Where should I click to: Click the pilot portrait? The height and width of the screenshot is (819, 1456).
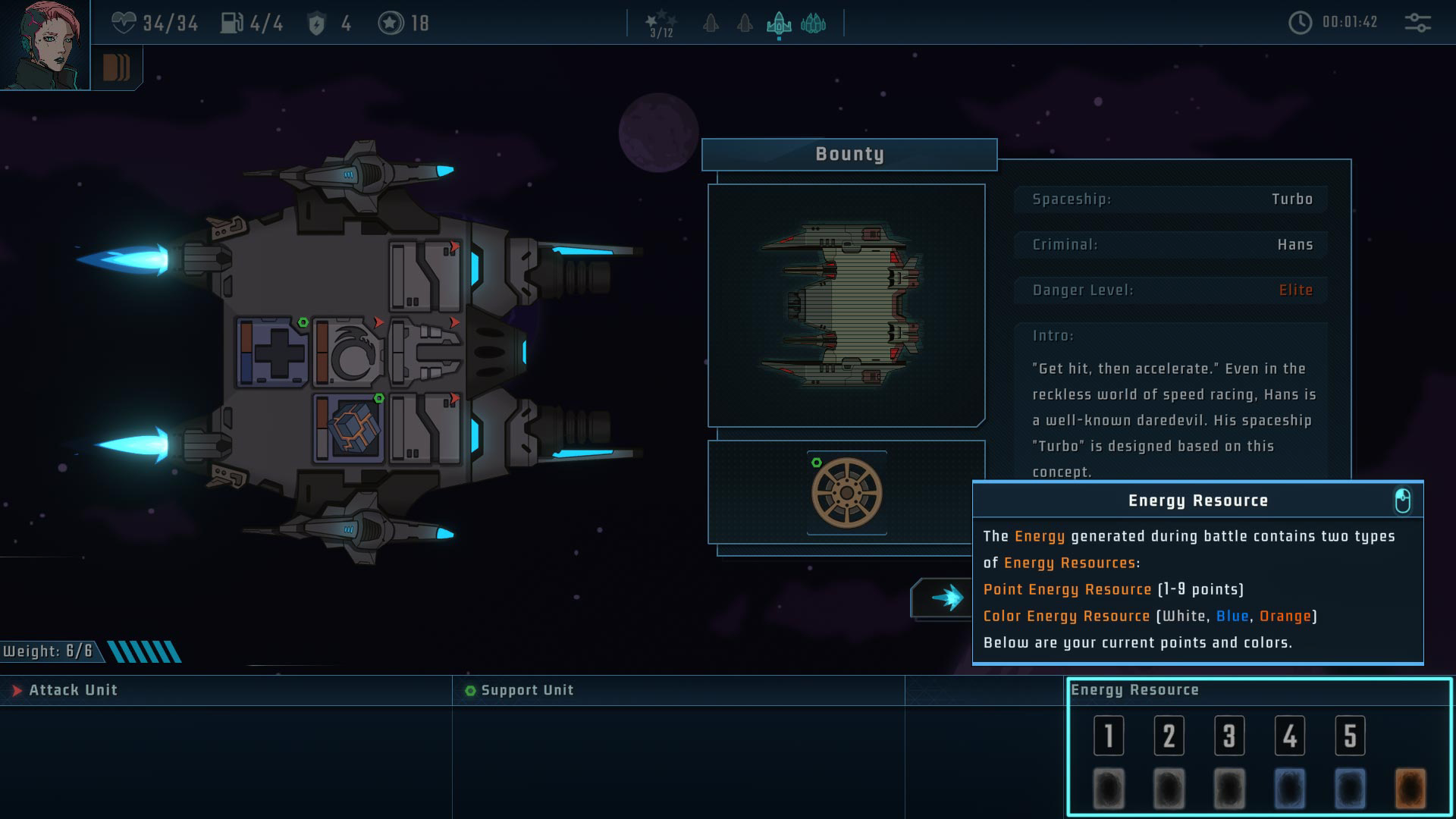tap(44, 45)
